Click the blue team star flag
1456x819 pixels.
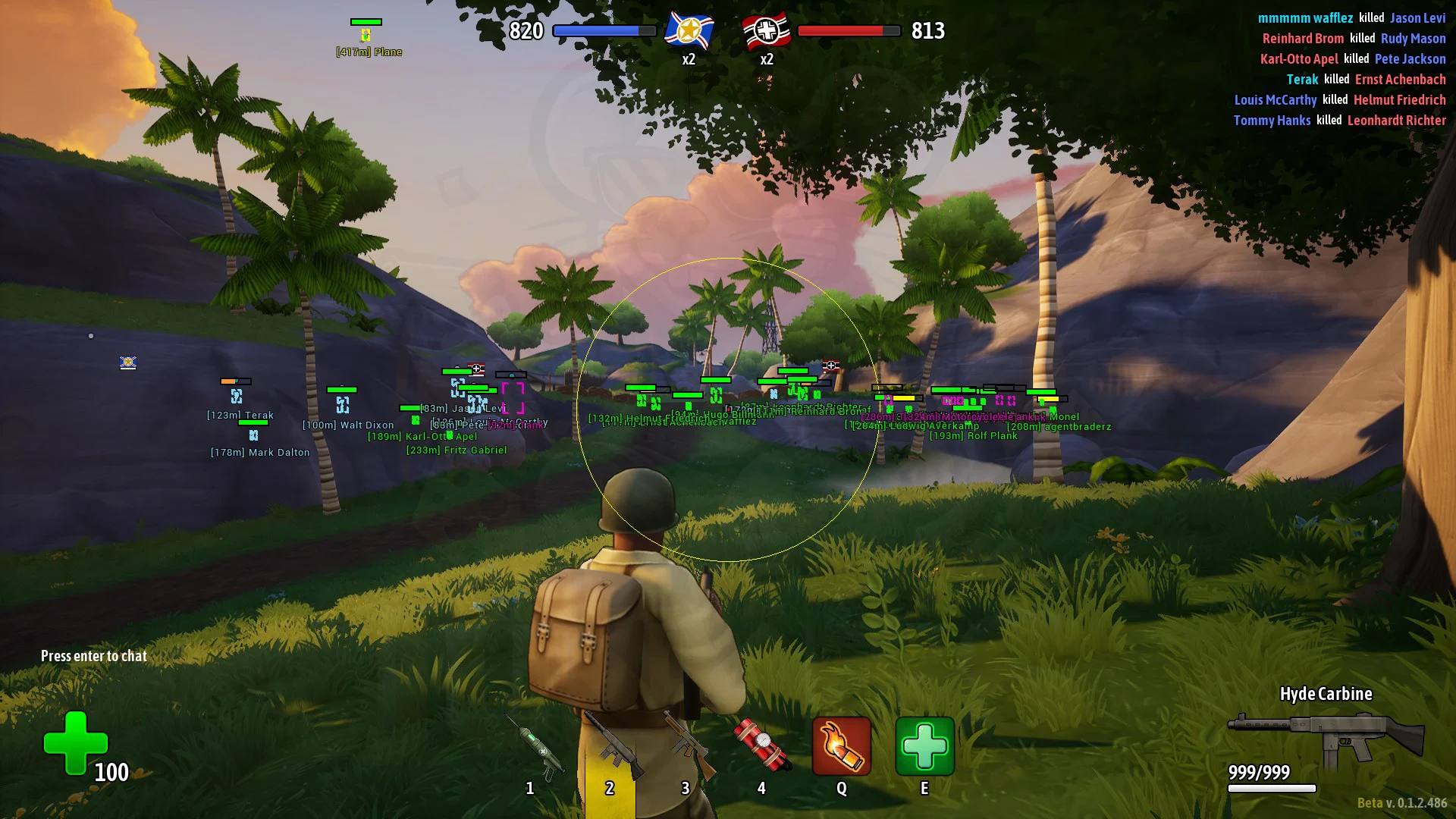[689, 31]
